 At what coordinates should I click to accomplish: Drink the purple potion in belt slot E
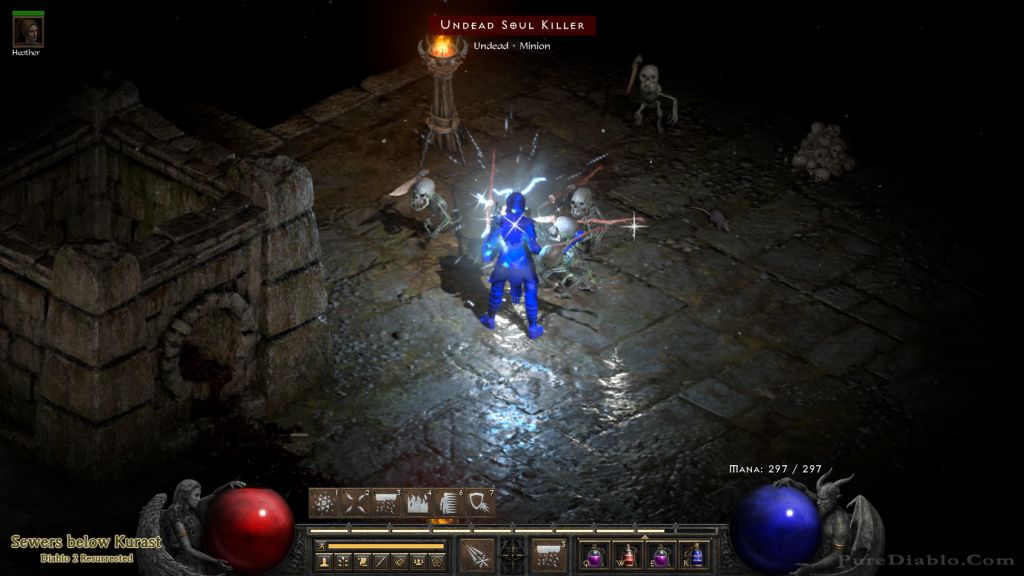pyautogui.click(x=662, y=555)
